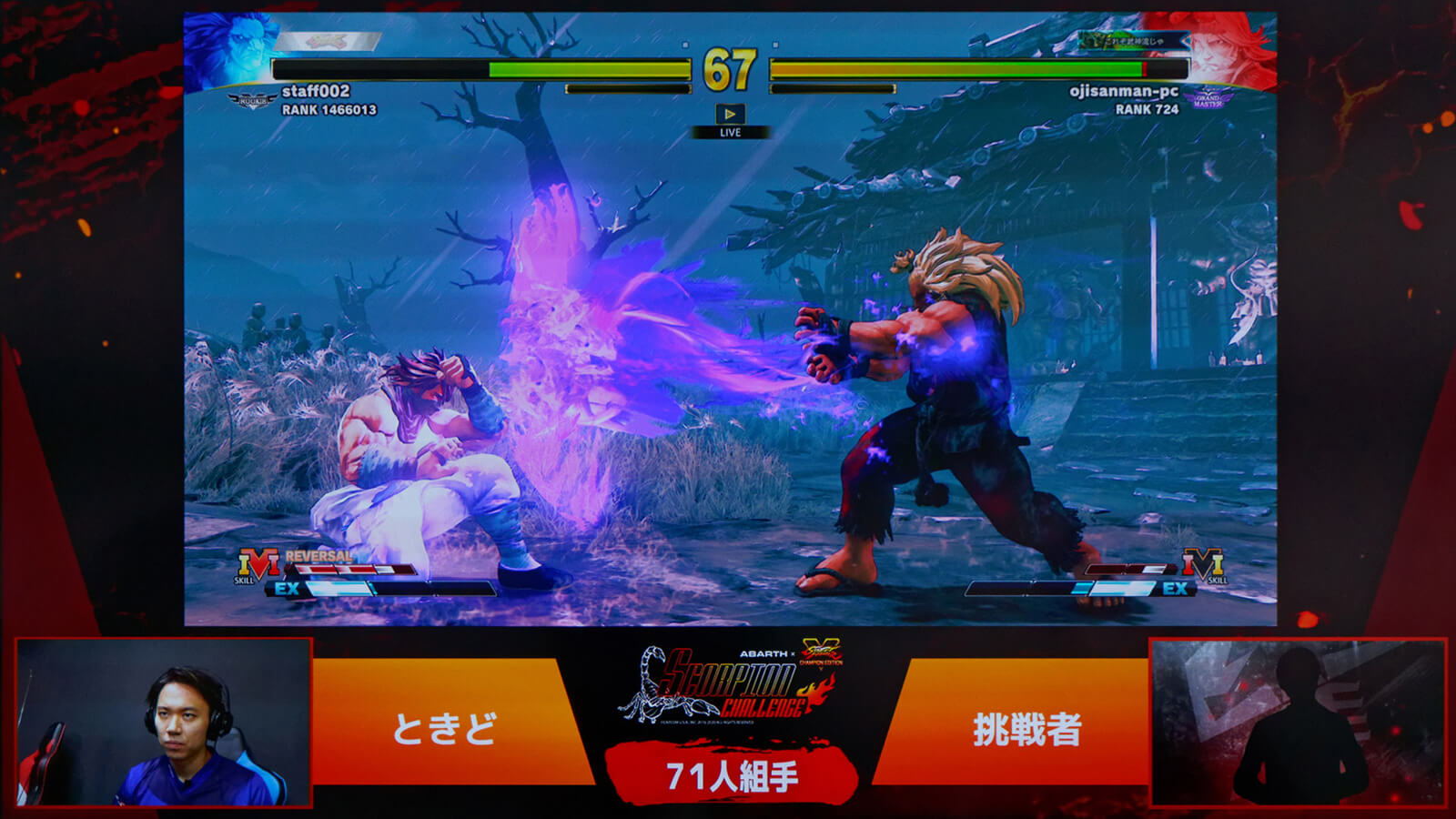Viewport: 1456px width, 819px height.
Task: Click the Rookie league badge beside staff002
Action: click(252, 100)
